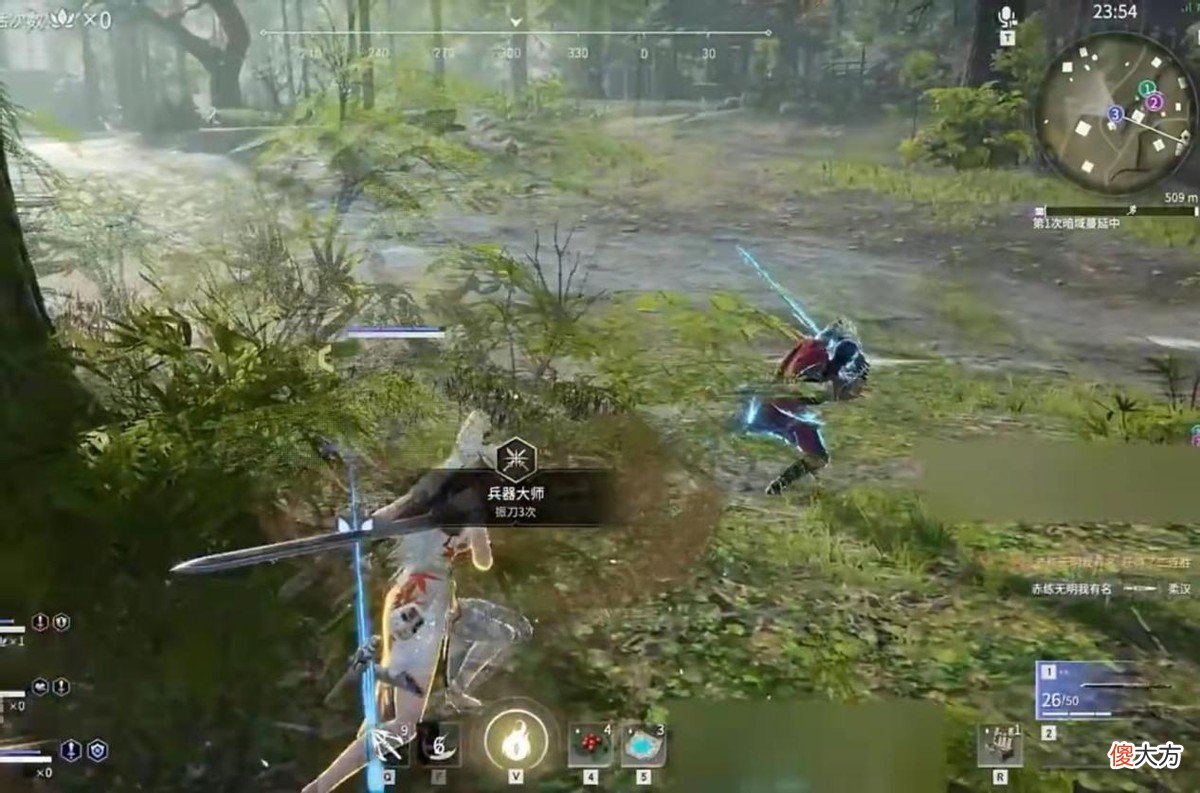Viewport: 1200px width, 793px height.
Task: Click the green teammate 1 minimap marker
Action: [1147, 89]
